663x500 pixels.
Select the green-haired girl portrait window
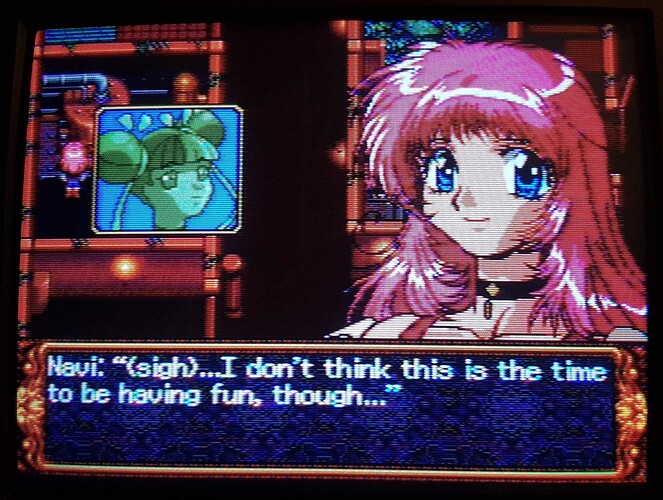click(x=168, y=169)
